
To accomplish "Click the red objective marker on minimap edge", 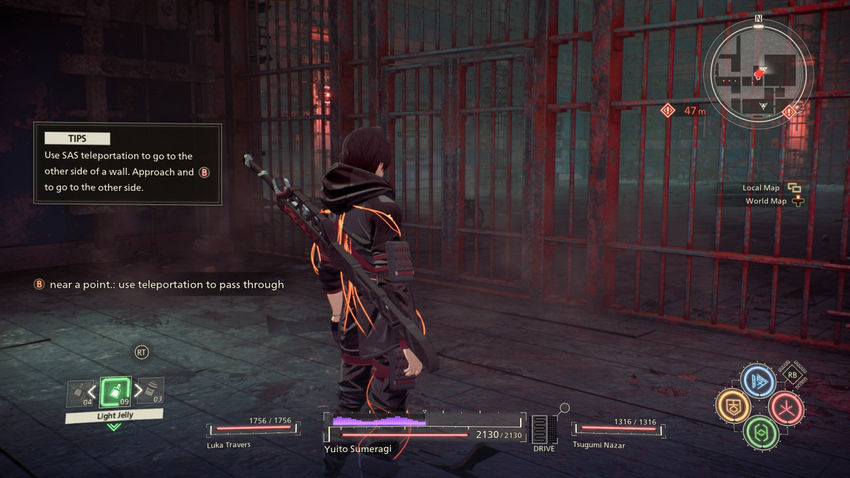I will [x=667, y=110].
